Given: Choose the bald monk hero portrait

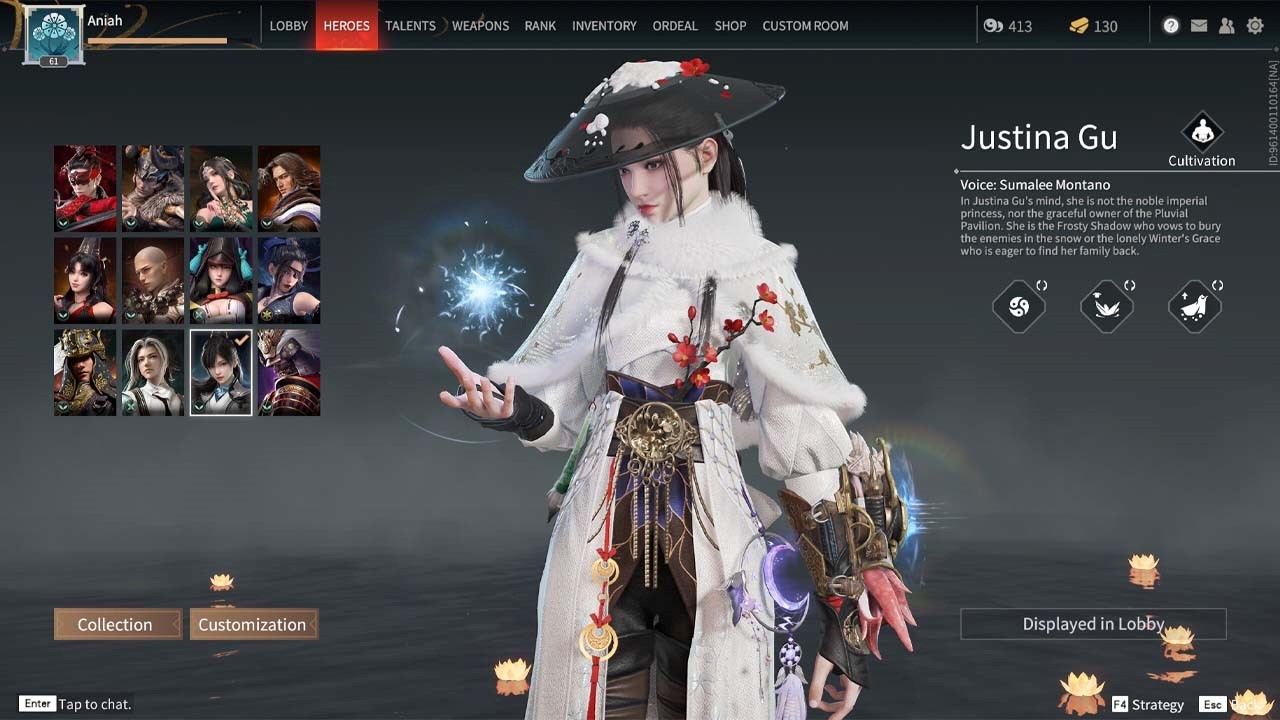Looking at the screenshot, I should [x=153, y=280].
